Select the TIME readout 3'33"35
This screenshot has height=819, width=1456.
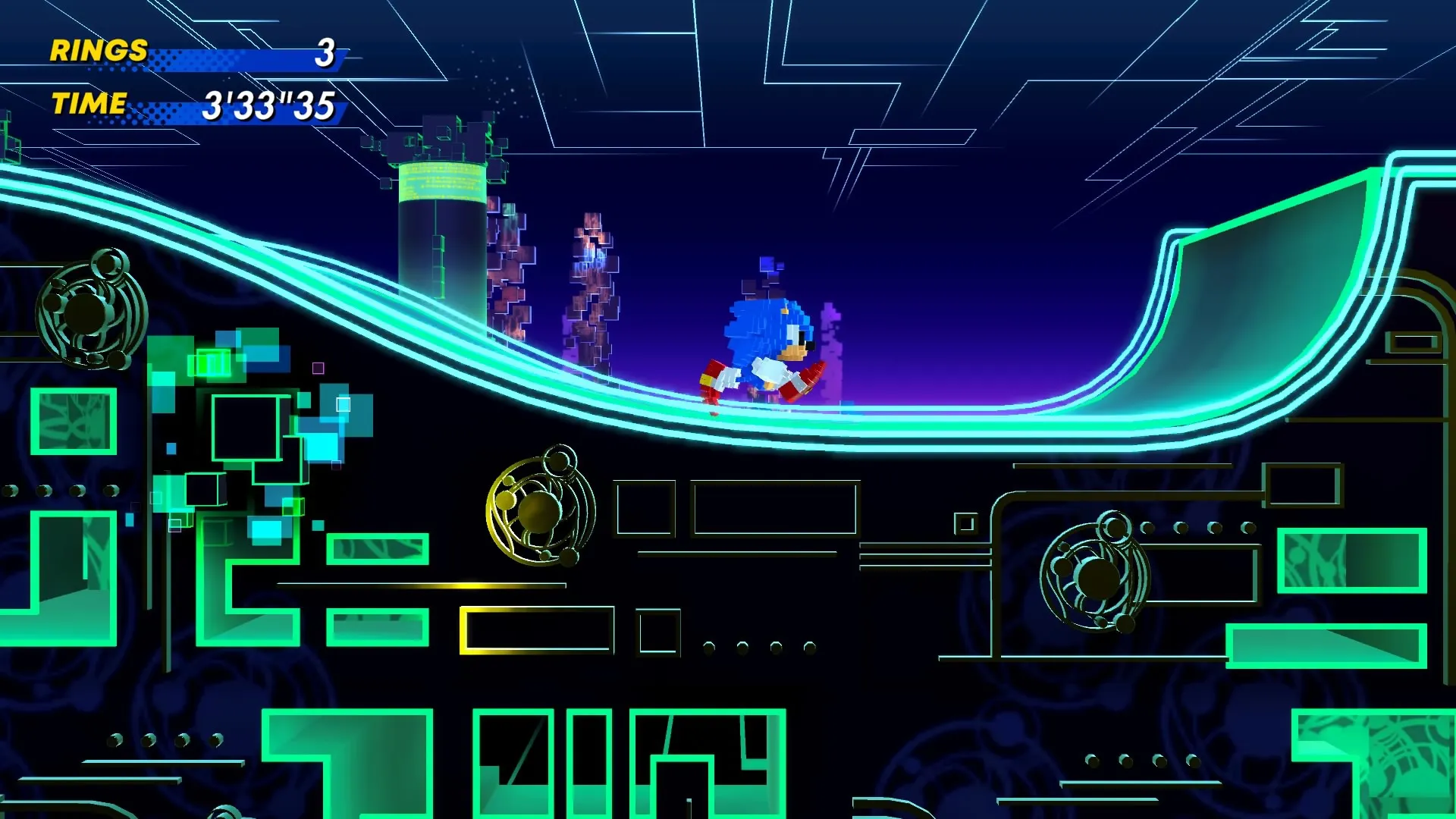pos(267,104)
